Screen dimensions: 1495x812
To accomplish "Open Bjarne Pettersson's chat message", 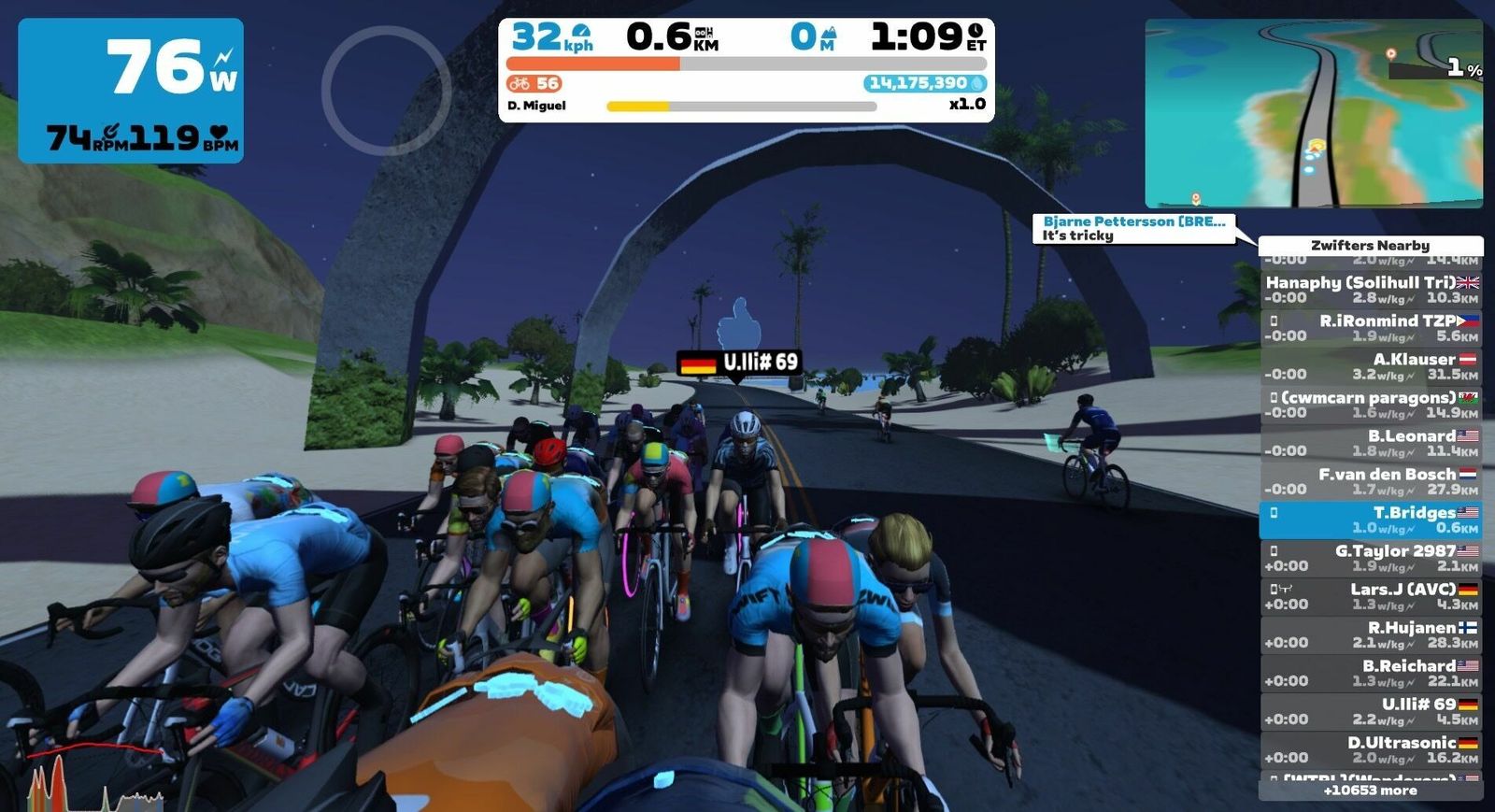I will tap(1133, 228).
